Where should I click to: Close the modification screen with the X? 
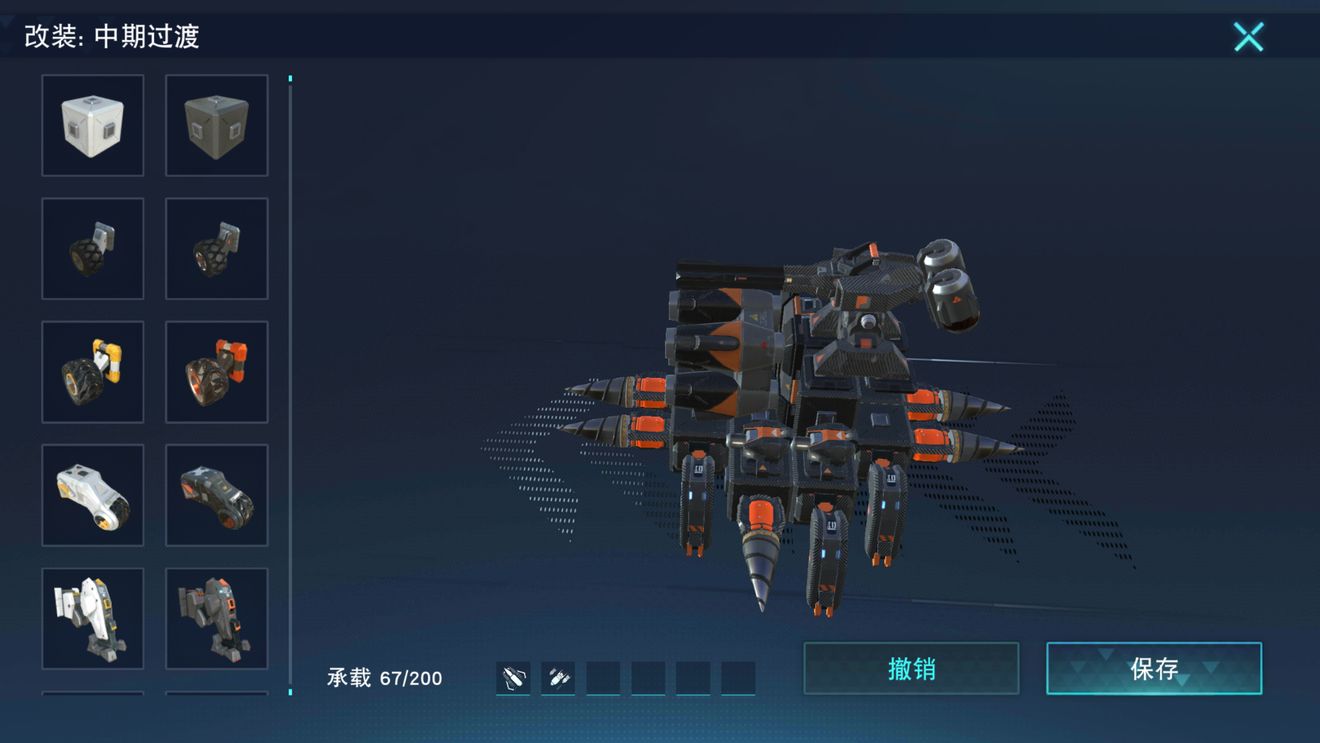click(x=1248, y=37)
